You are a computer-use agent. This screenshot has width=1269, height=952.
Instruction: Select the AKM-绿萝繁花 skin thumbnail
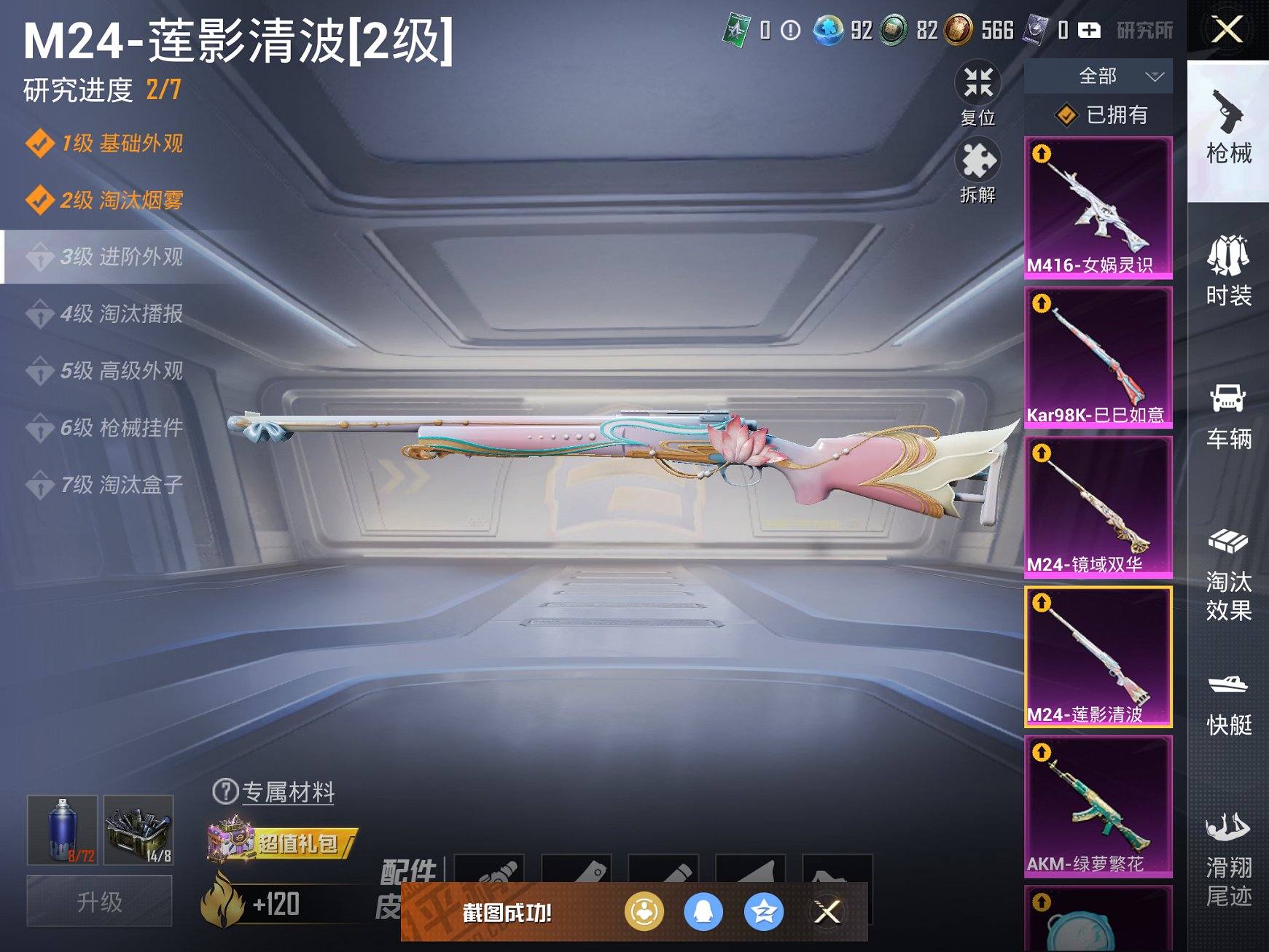1098,805
